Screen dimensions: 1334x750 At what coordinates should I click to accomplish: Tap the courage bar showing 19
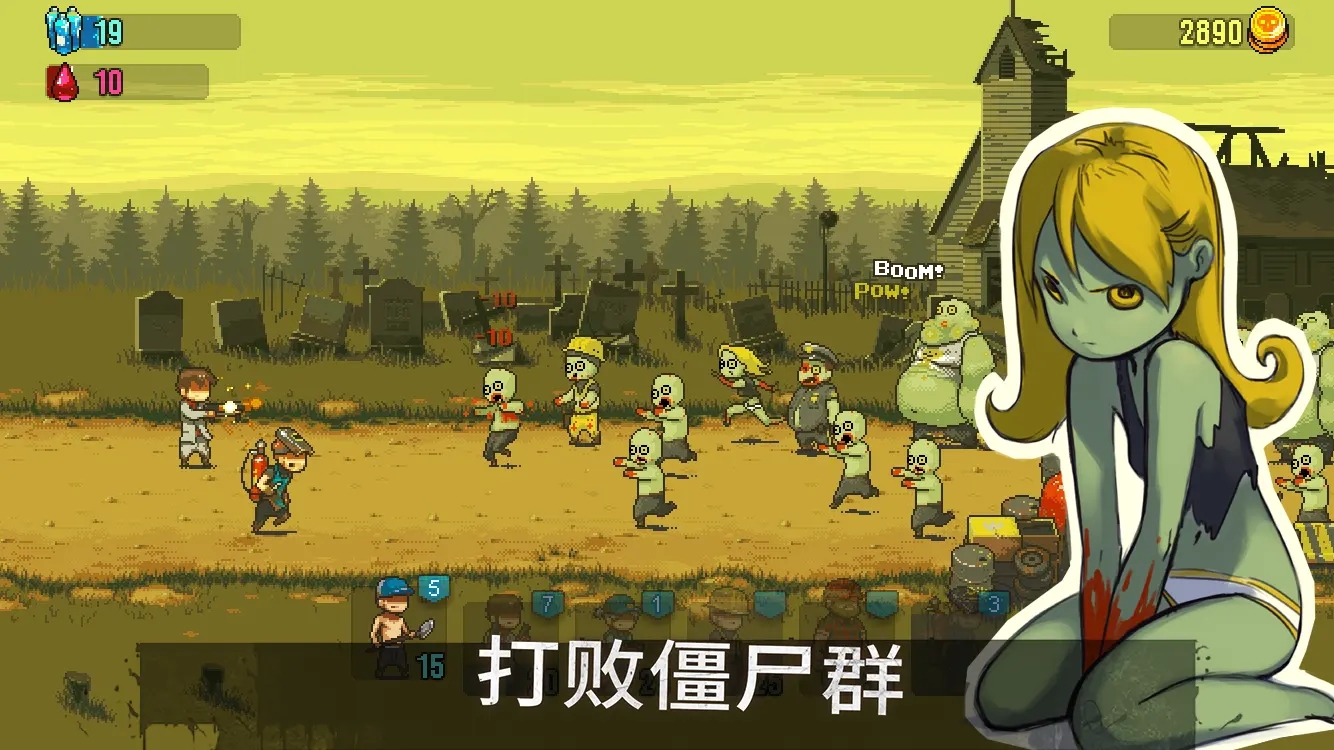coord(140,32)
